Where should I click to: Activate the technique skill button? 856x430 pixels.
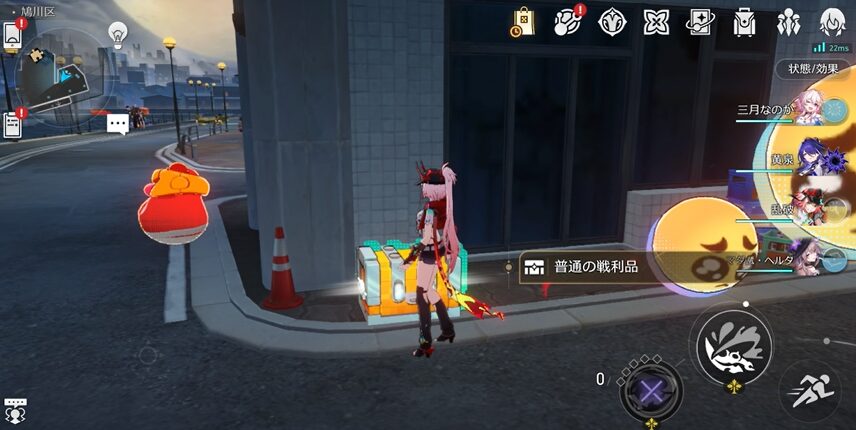pyautogui.click(x=734, y=346)
